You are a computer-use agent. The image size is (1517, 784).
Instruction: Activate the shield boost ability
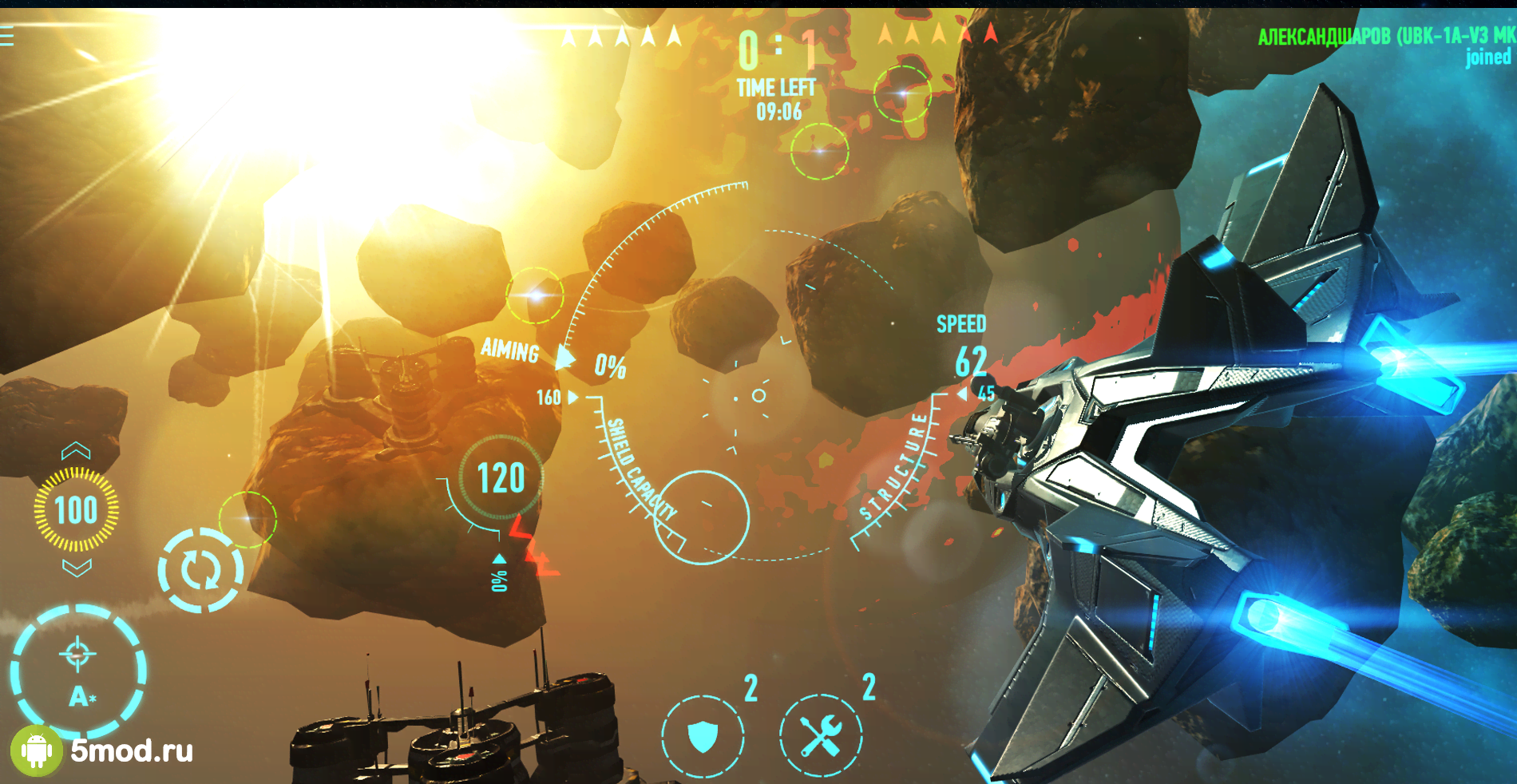(703, 735)
